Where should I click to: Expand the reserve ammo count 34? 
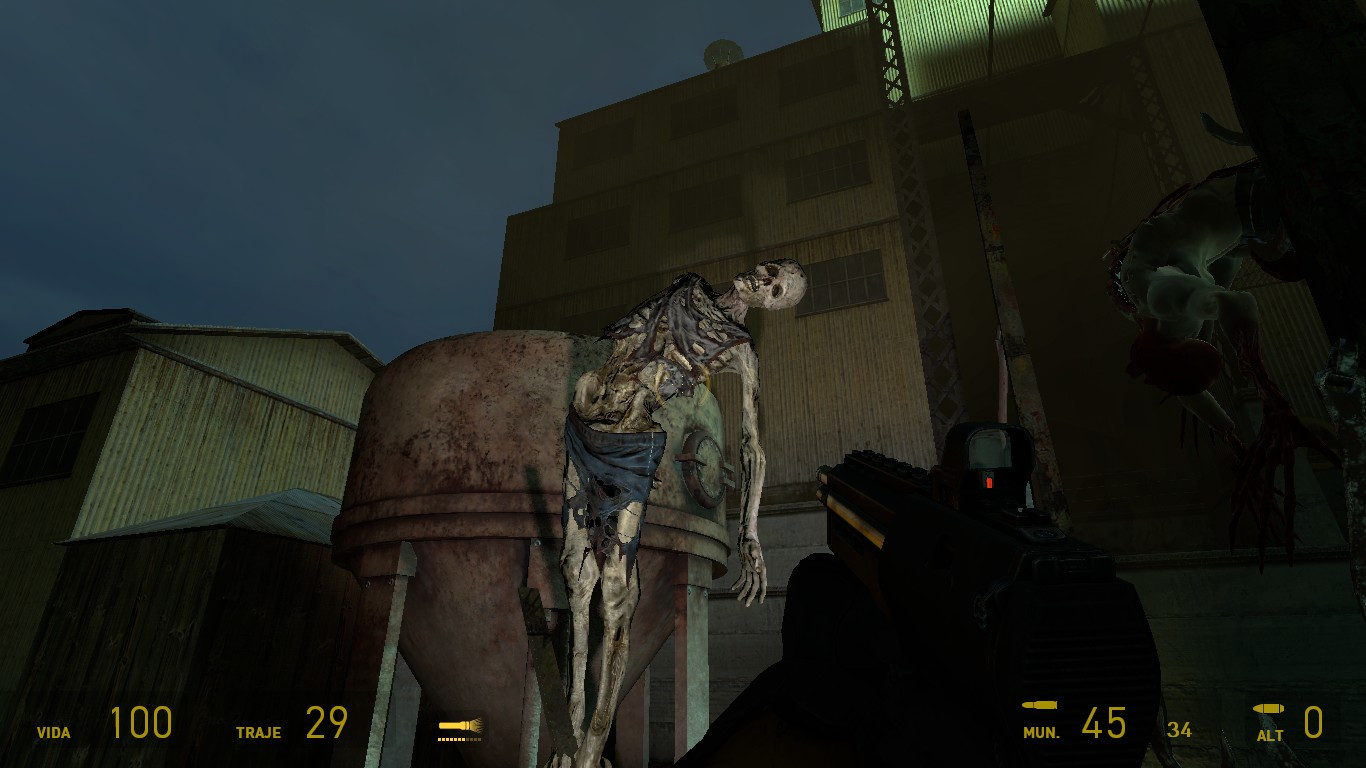(x=1180, y=729)
